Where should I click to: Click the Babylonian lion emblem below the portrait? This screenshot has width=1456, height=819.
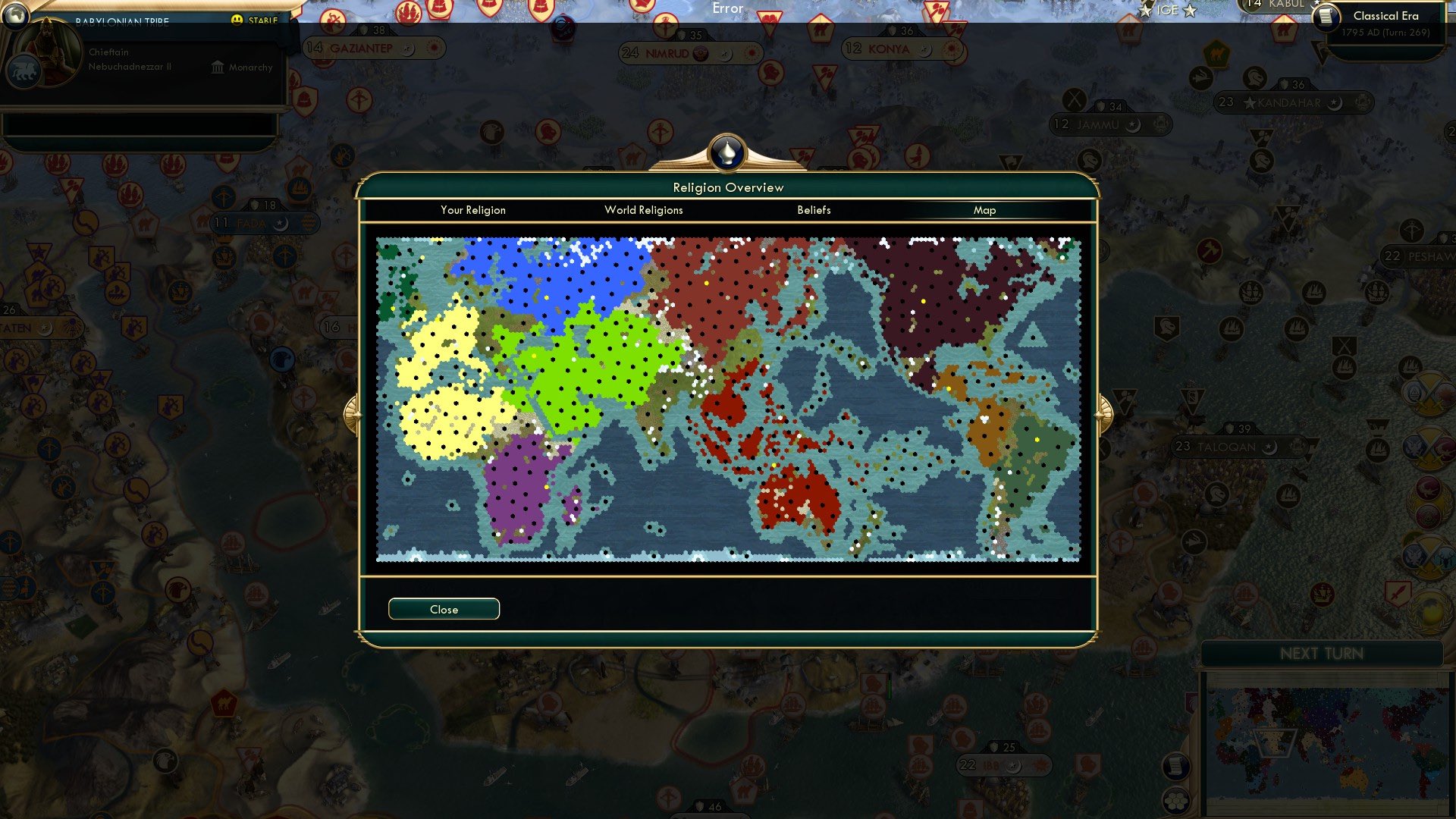25,72
